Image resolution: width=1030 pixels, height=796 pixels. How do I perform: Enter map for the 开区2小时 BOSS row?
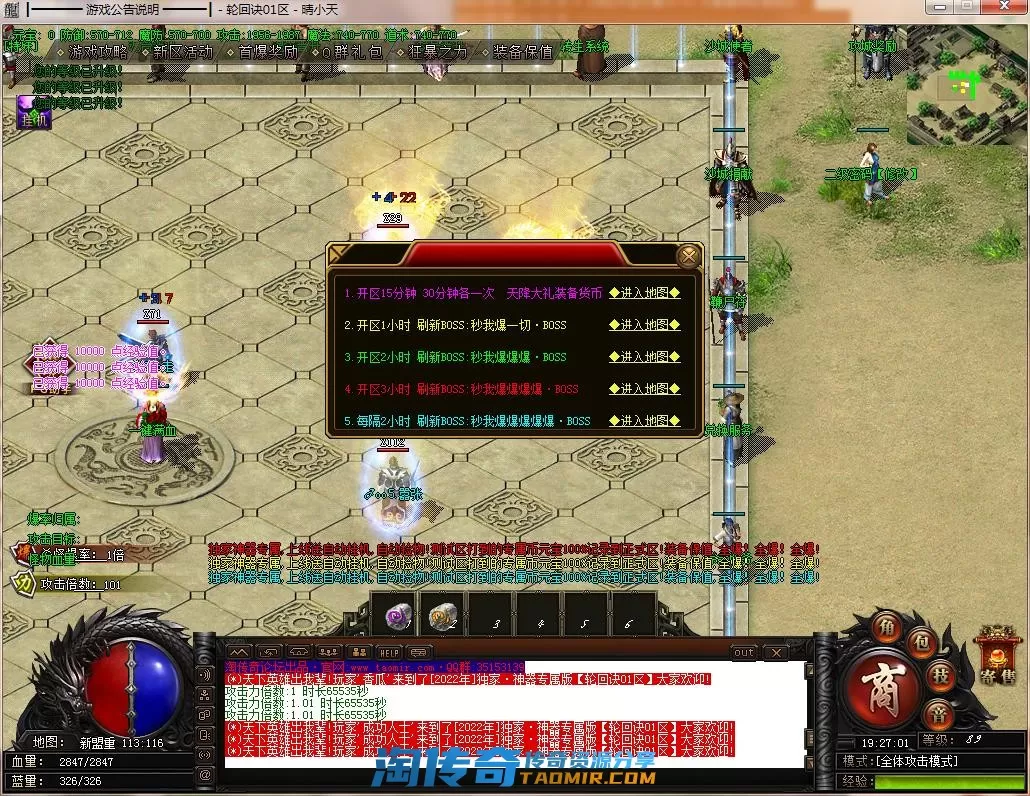point(644,357)
